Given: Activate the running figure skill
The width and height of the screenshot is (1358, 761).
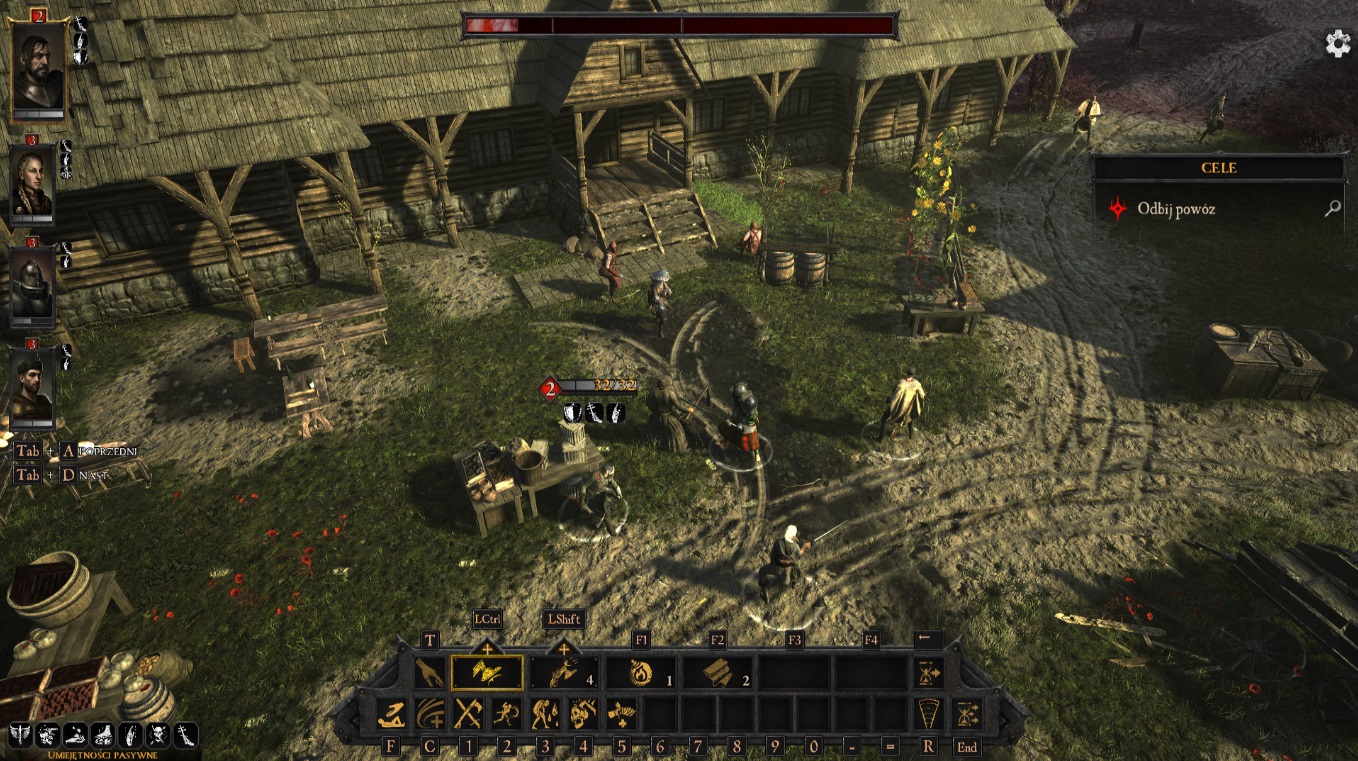Looking at the screenshot, I should [506, 714].
